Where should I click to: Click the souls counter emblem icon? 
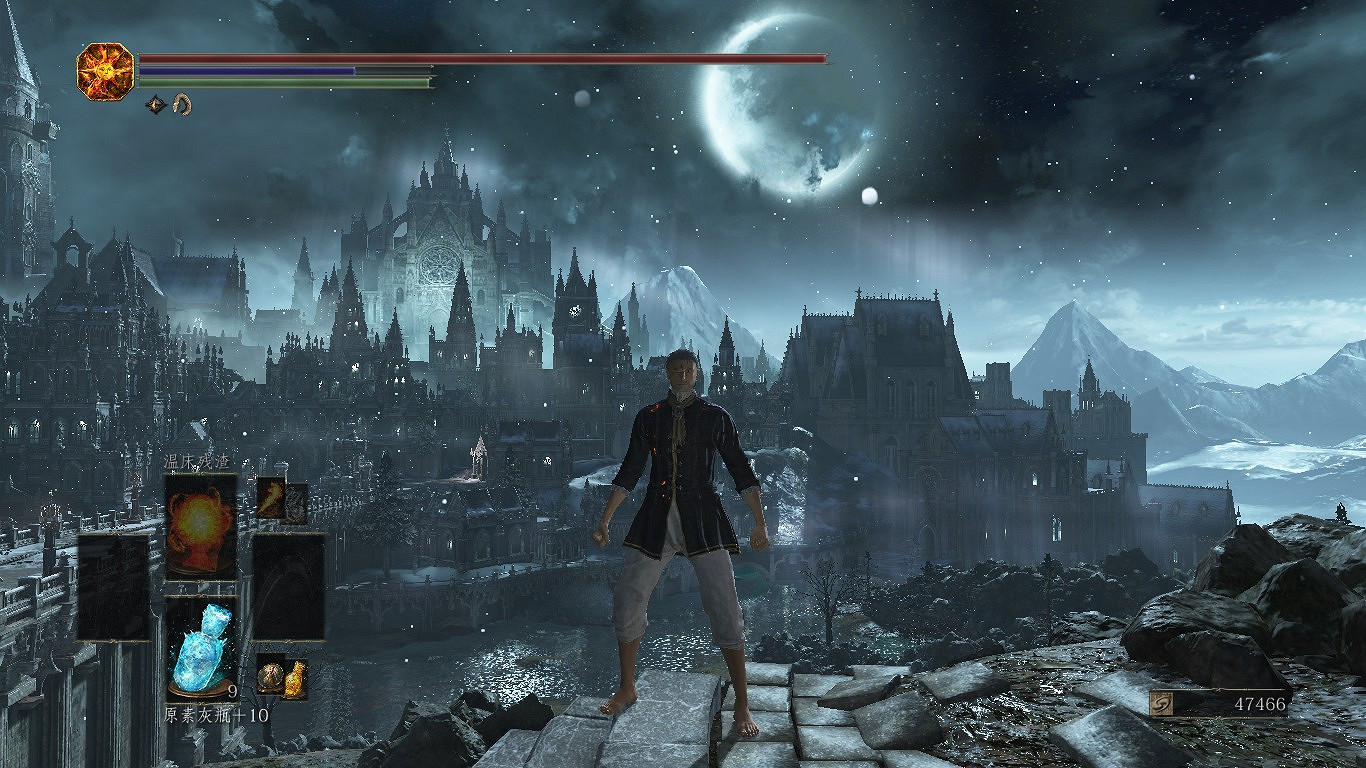tap(1164, 703)
